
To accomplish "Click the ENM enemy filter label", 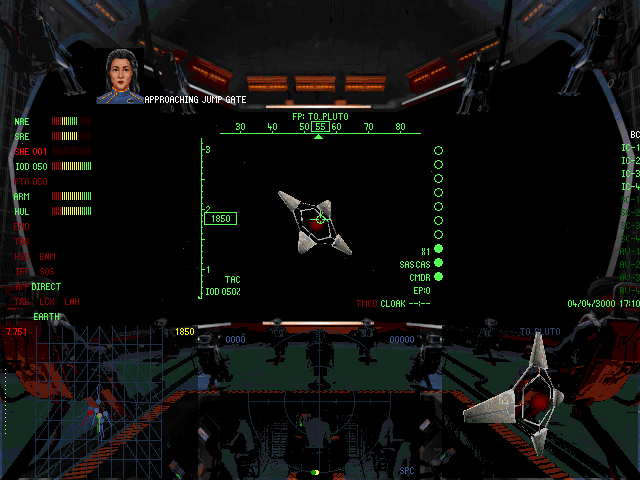I will (47, 257).
